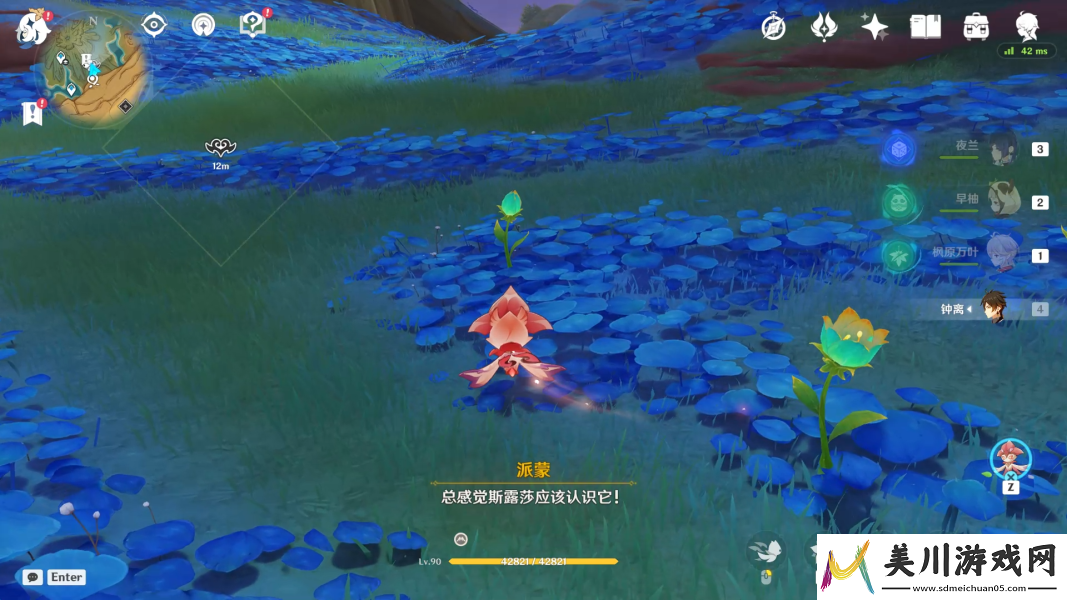1067x600 pixels.
Task: Switch to party member 早柚
Action: (x=1000, y=201)
